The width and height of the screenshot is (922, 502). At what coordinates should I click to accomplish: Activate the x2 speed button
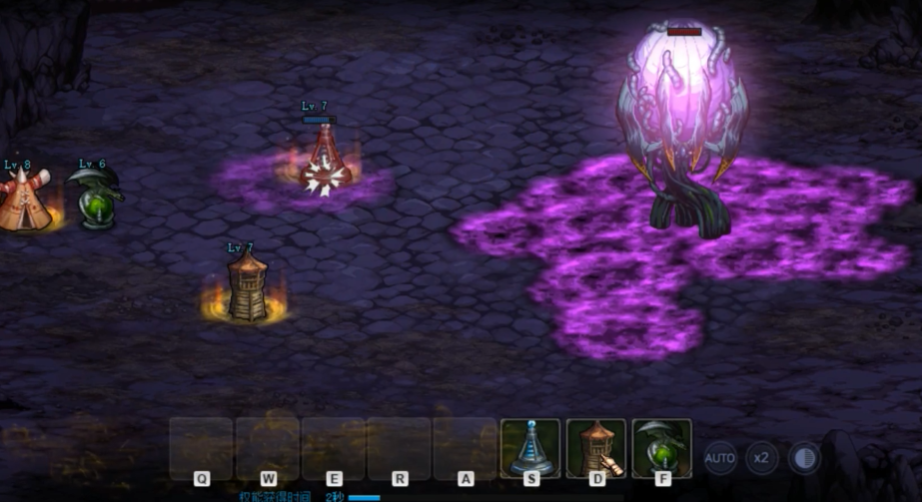click(x=762, y=458)
